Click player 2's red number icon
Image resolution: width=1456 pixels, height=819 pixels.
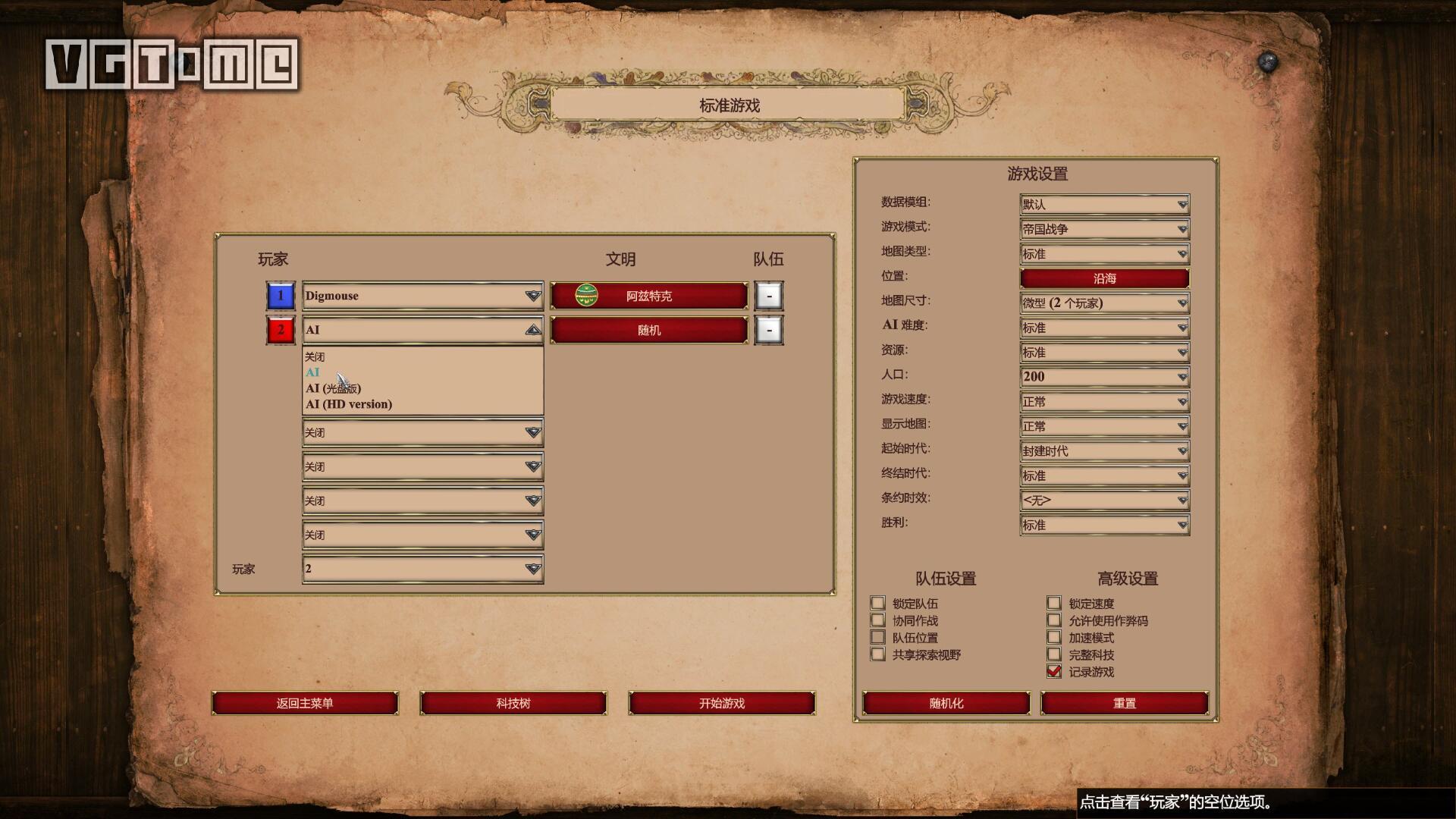click(x=281, y=330)
